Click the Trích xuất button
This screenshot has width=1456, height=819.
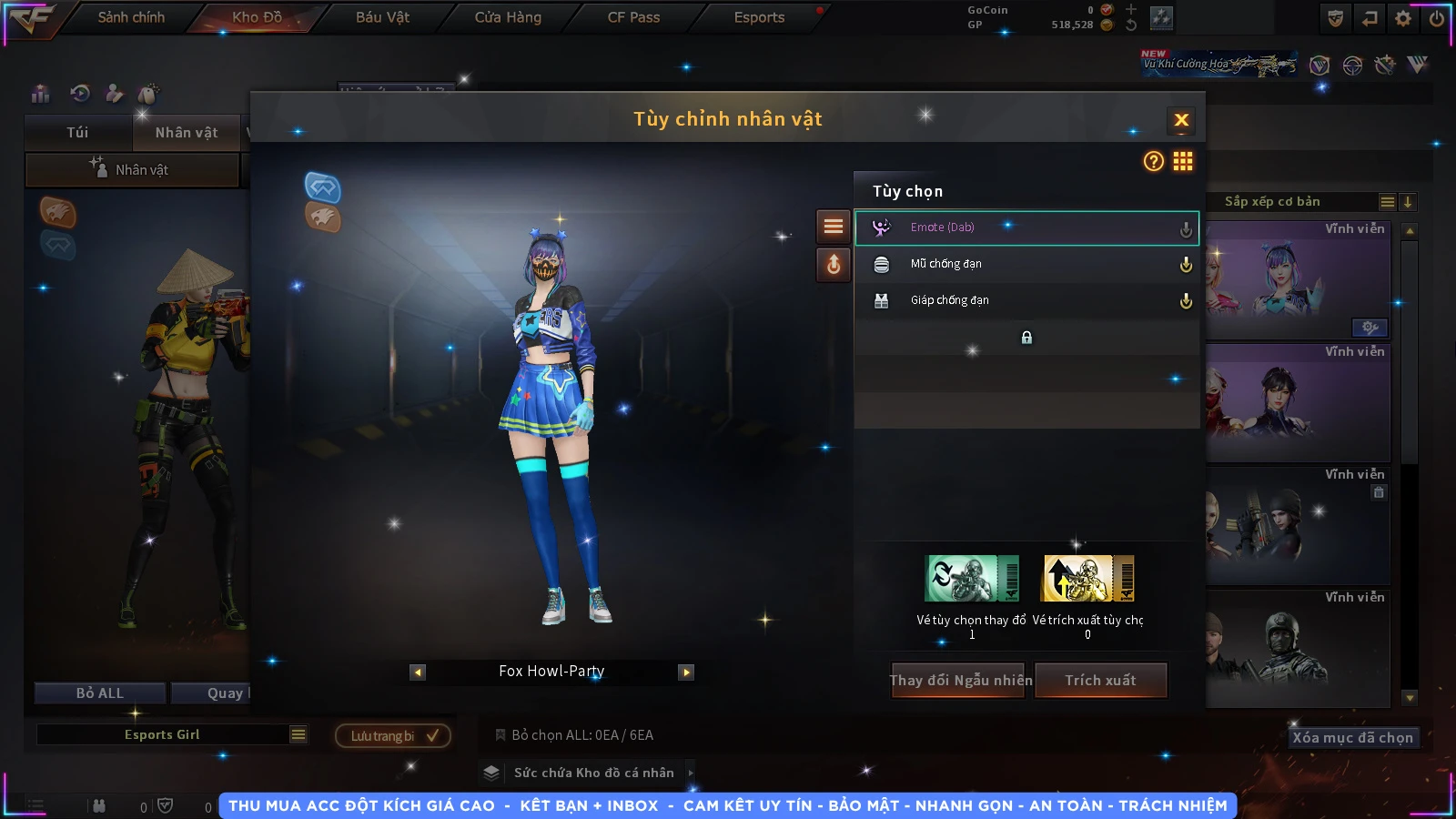pos(1100,680)
